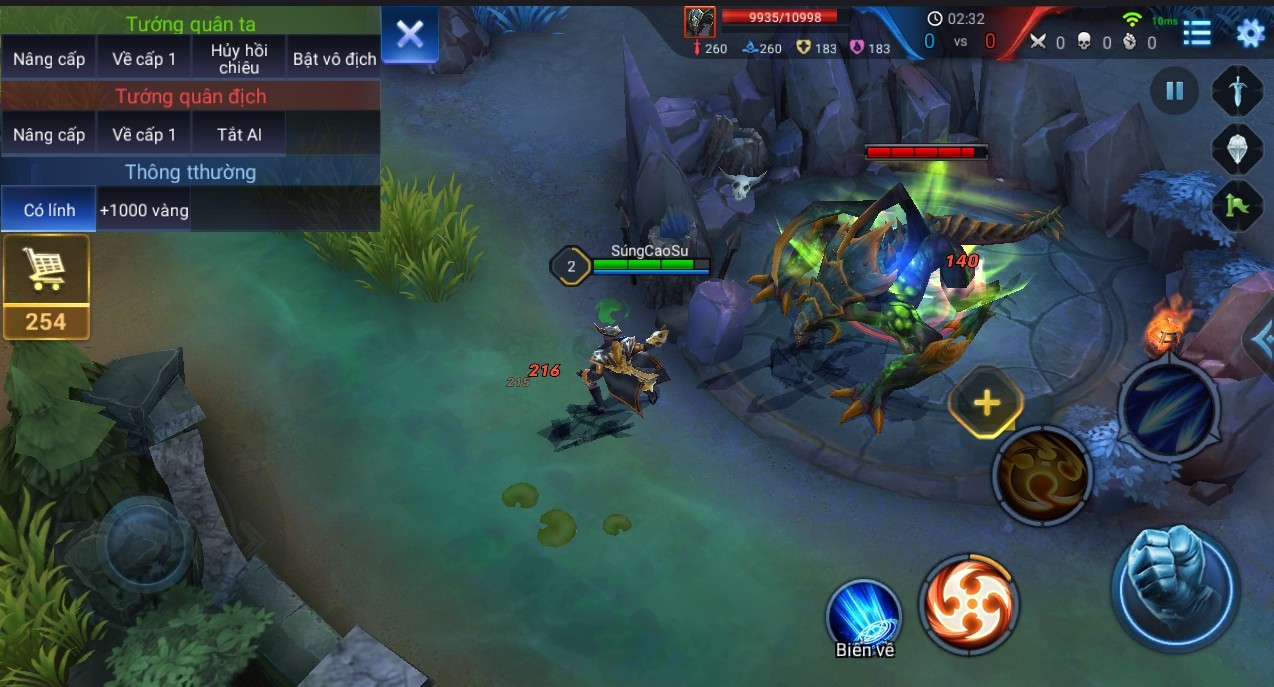Image resolution: width=1274 pixels, height=687 pixels.
Task: Use the "Biến về" recall spell
Action: coord(864,614)
